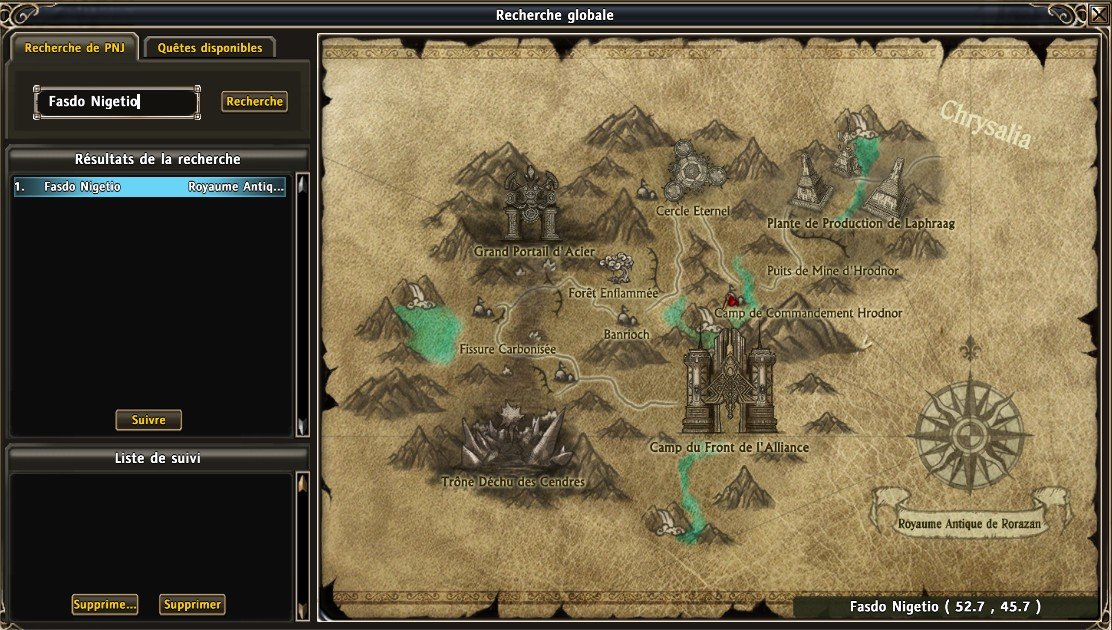Viewport: 1112px width, 630px height.
Task: Open the Quêtes disponibles tab
Action: point(210,47)
